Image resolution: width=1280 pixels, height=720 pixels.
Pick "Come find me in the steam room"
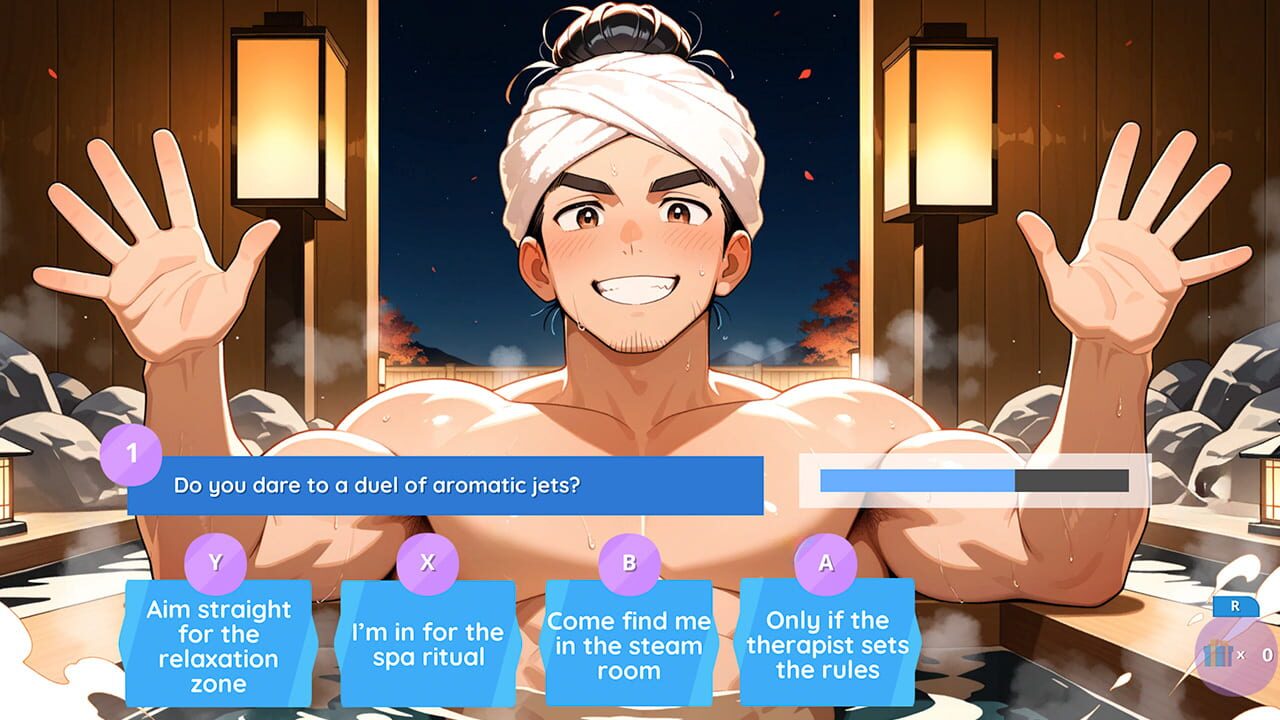click(629, 645)
